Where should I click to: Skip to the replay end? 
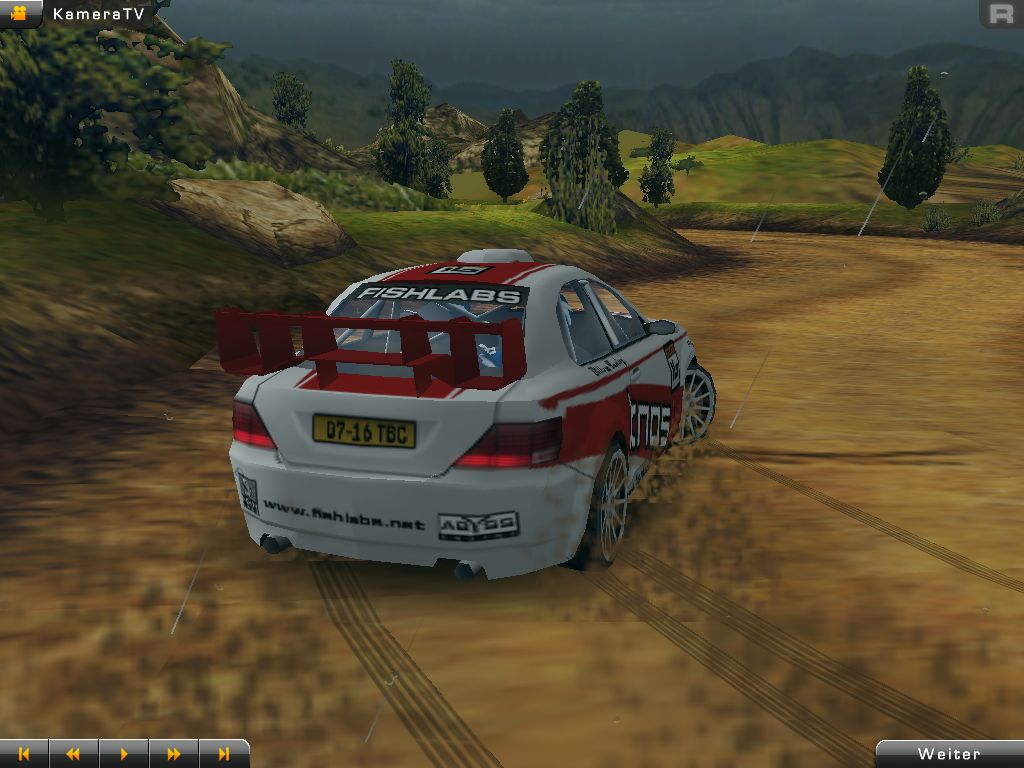tap(224, 754)
